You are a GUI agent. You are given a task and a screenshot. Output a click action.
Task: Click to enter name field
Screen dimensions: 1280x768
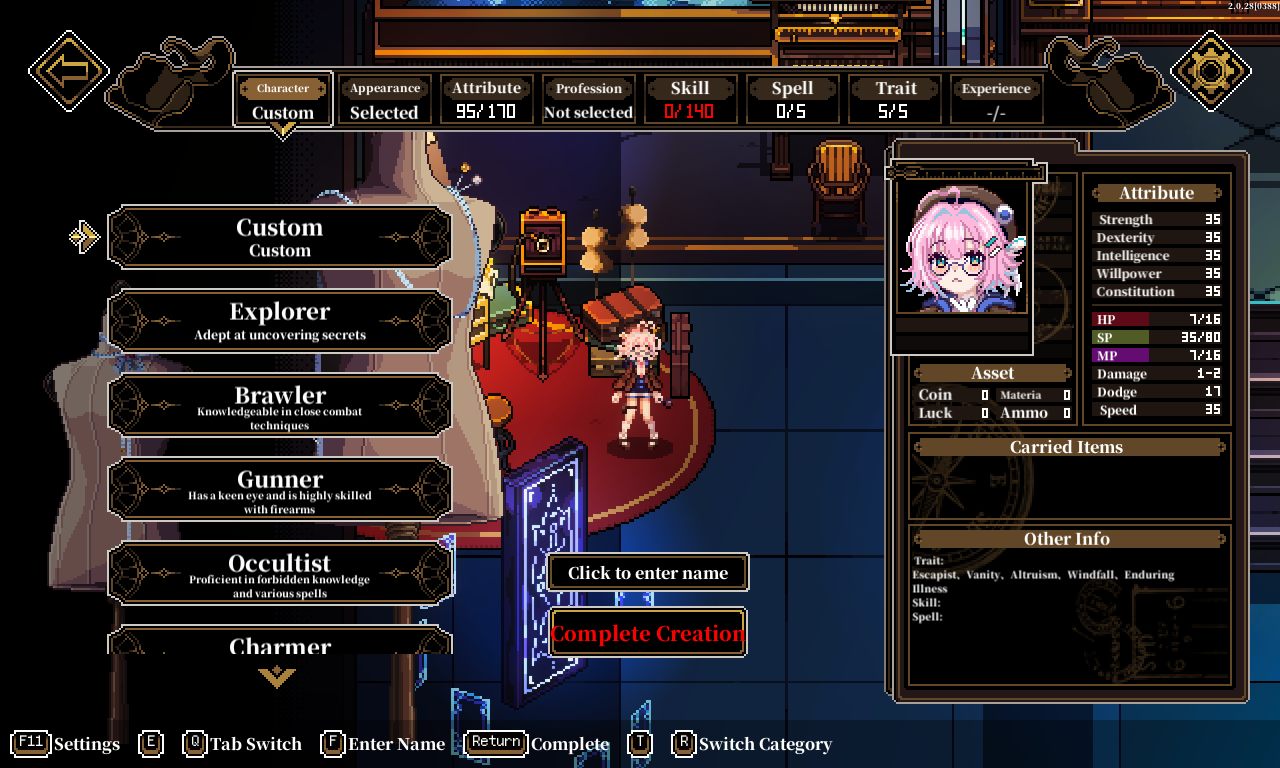point(648,573)
